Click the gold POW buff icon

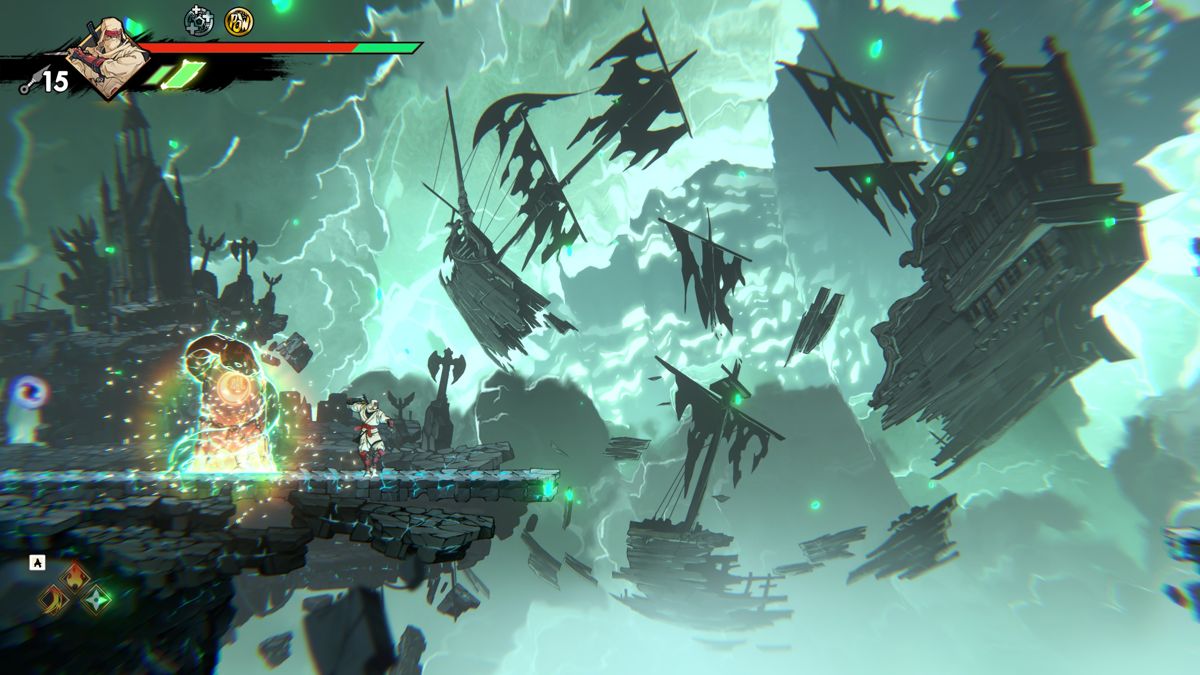pos(238,19)
